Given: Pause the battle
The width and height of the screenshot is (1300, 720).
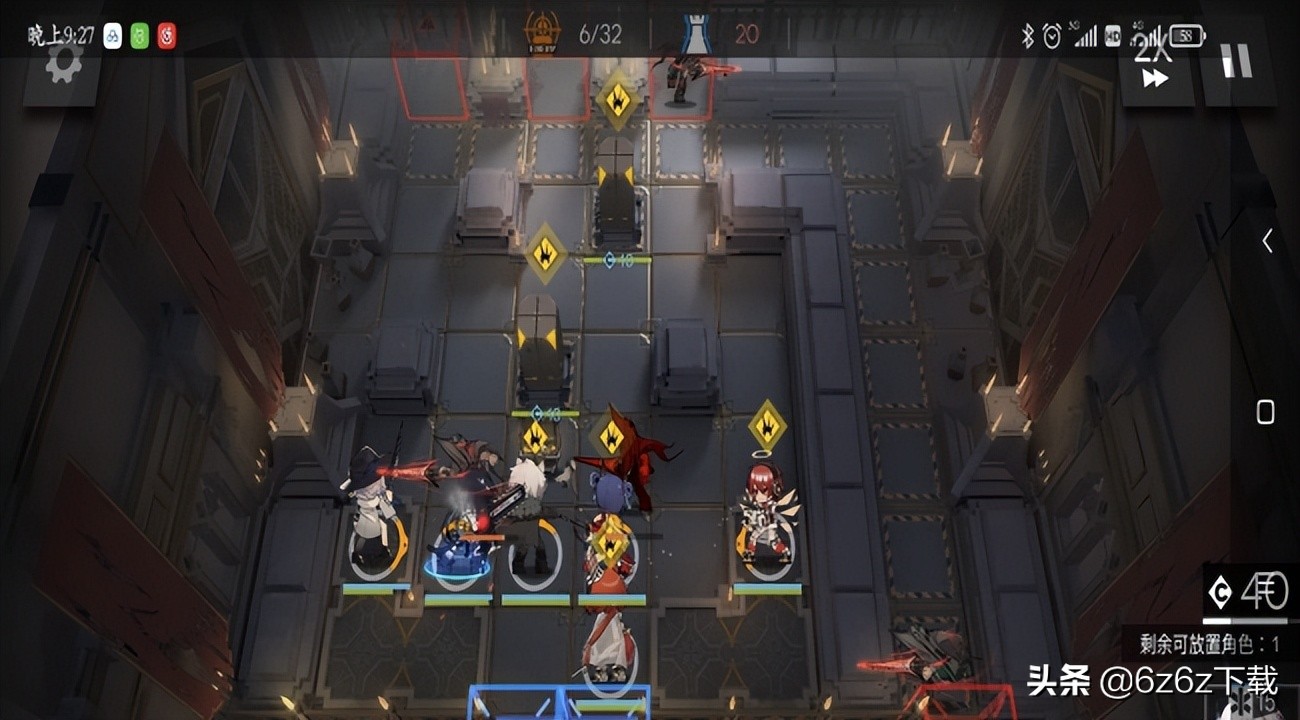Looking at the screenshot, I should (x=1236, y=62).
